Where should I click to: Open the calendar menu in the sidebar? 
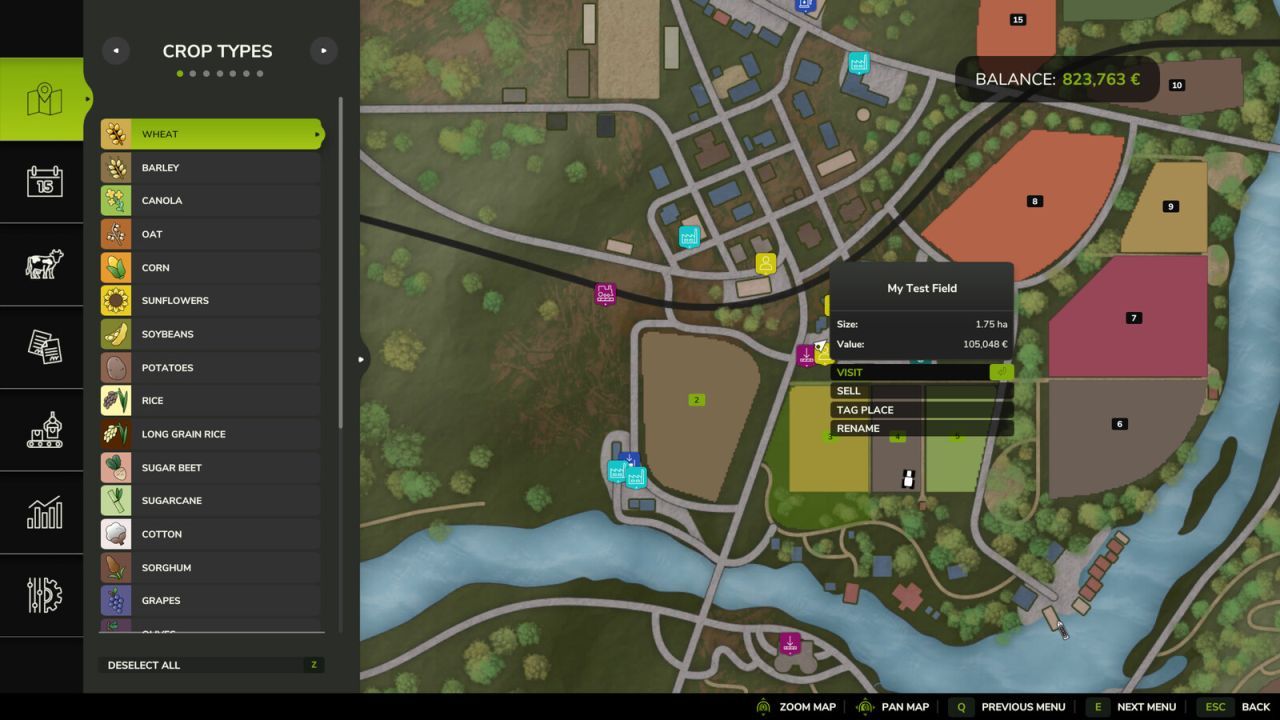click(42, 182)
